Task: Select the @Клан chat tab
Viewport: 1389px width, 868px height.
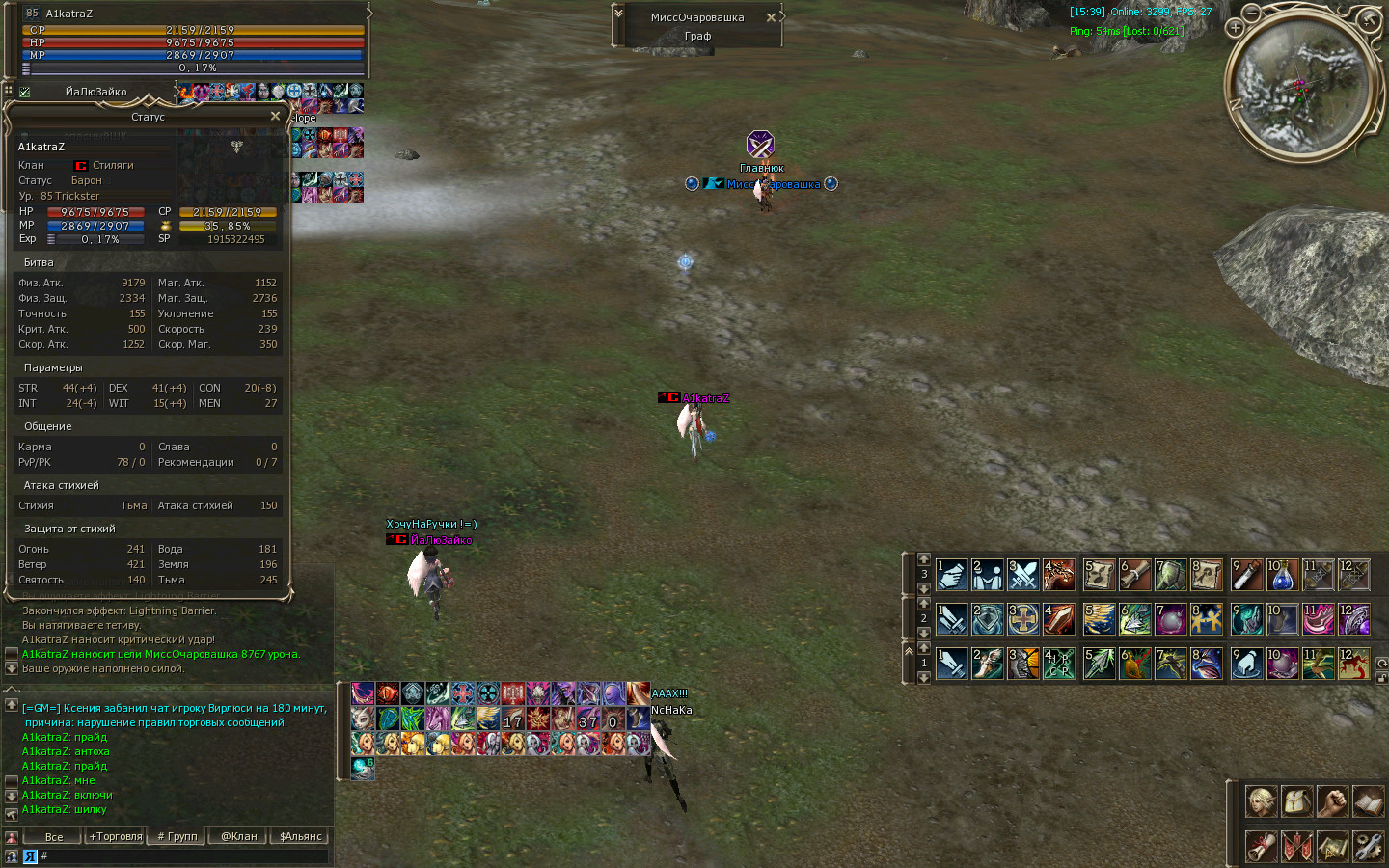Action: (238, 836)
